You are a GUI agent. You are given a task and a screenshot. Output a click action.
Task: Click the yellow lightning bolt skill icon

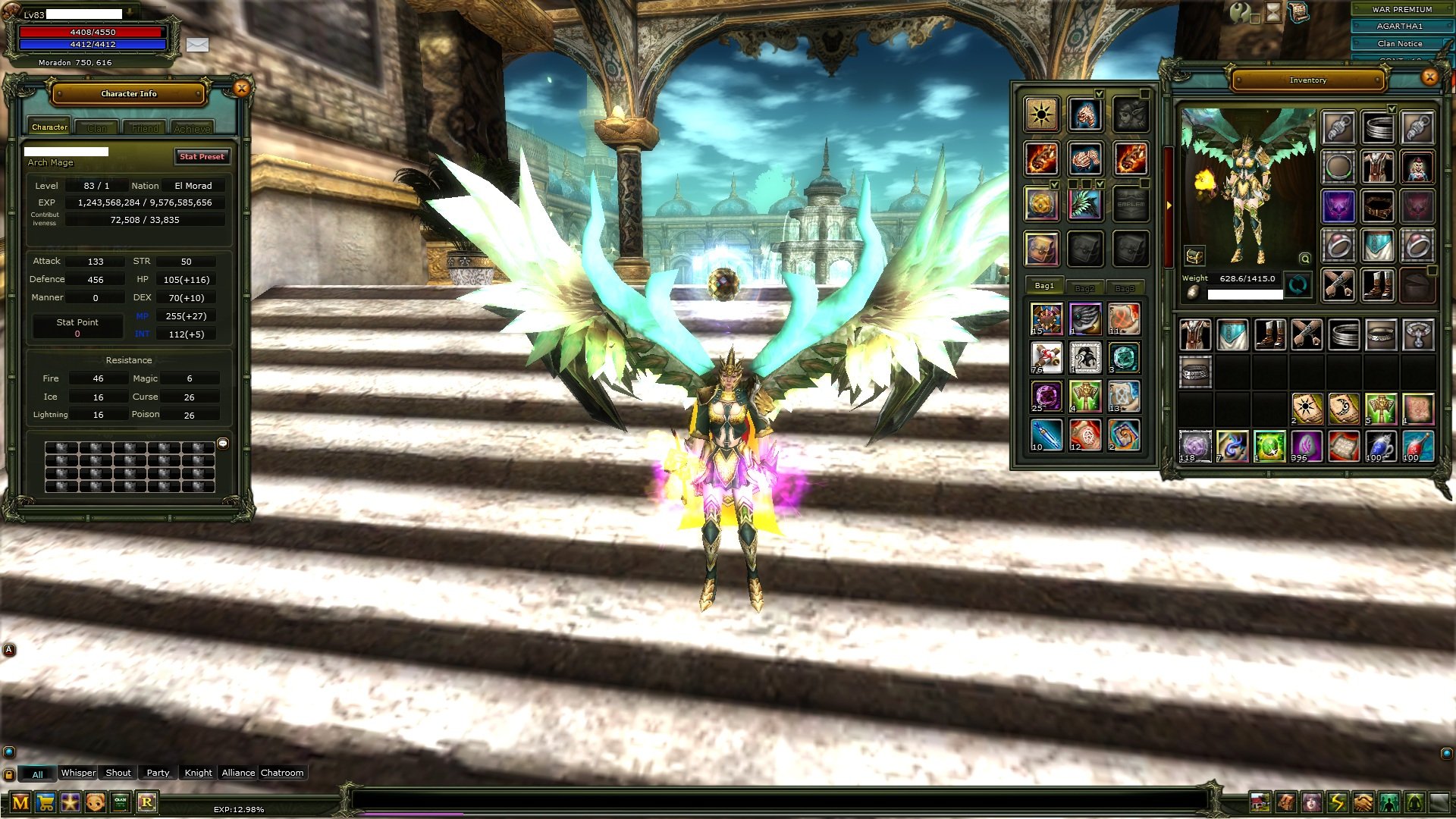1337,802
